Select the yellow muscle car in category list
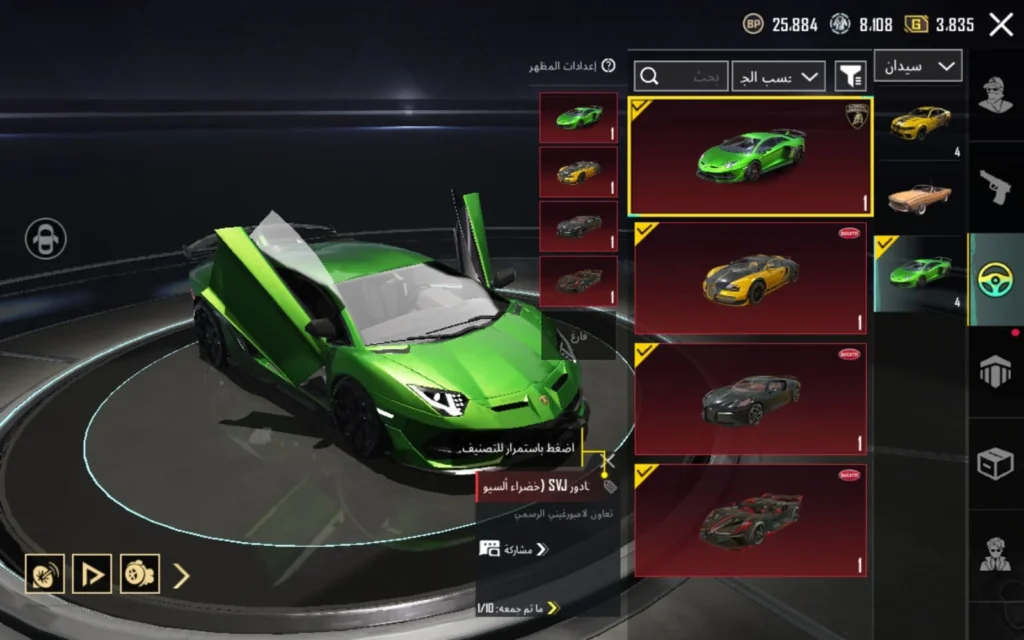This screenshot has height=640, width=1024. [x=919, y=123]
